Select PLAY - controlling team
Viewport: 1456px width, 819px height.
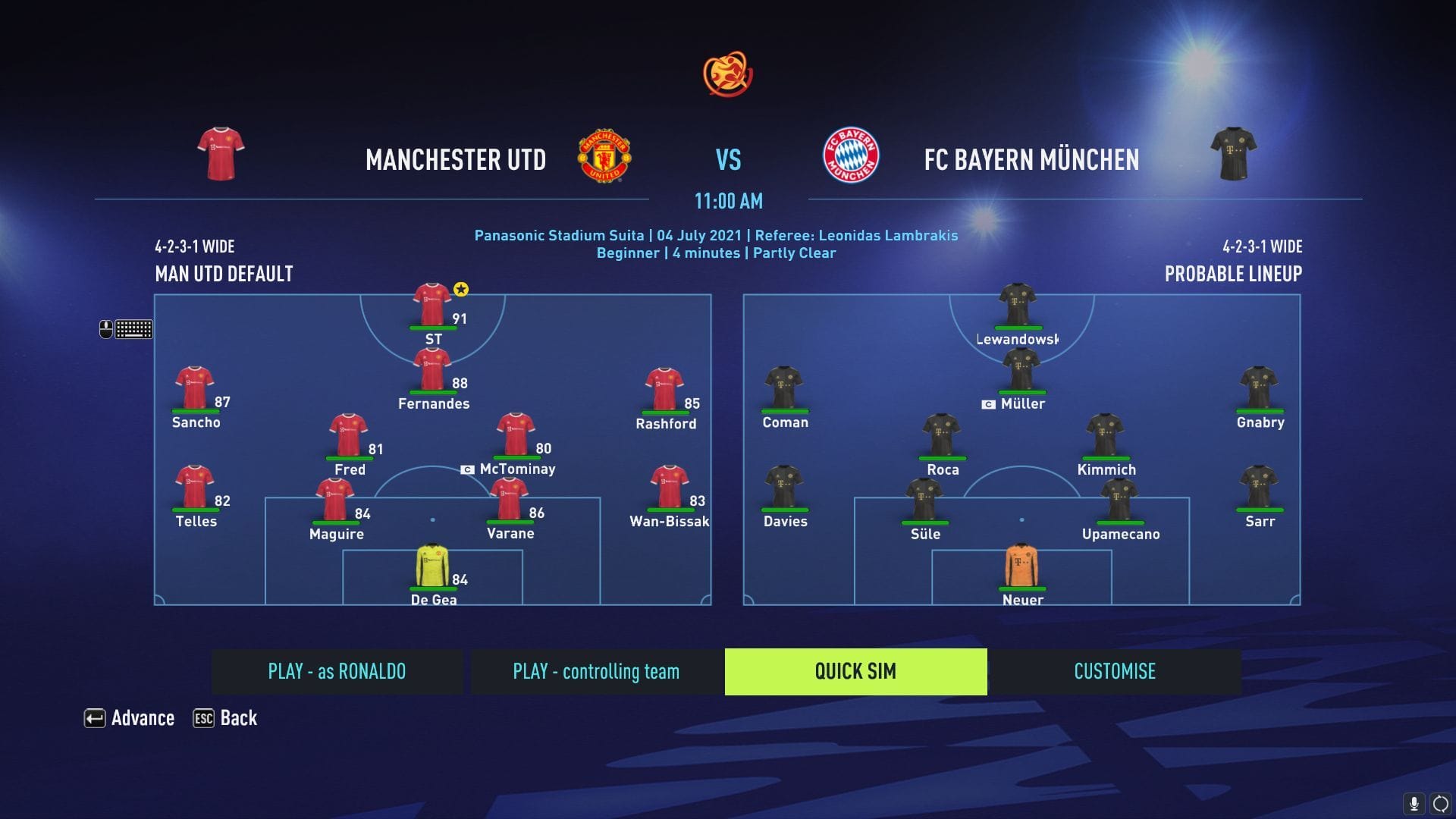[596, 671]
